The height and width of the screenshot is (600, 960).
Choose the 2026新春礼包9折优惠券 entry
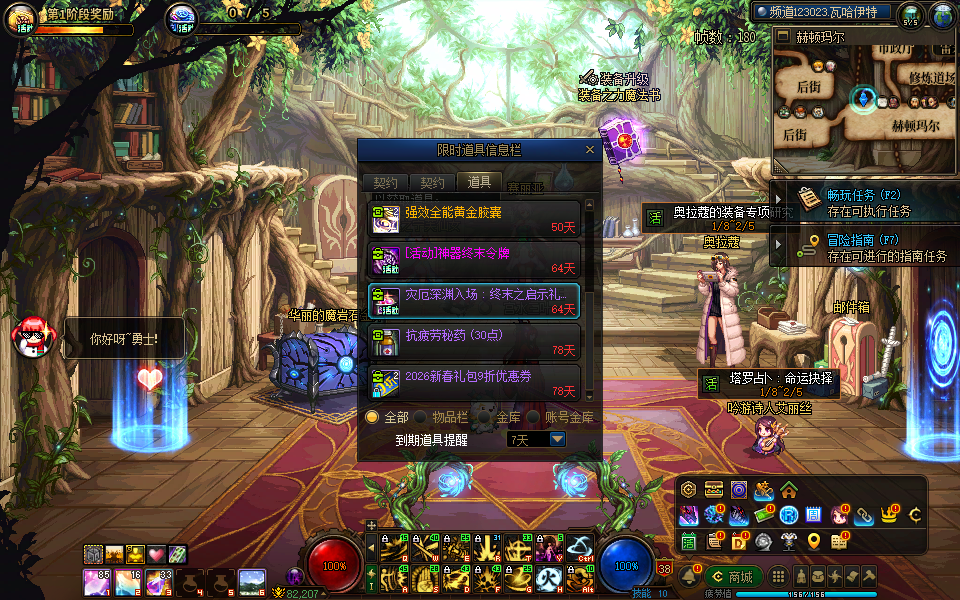[x=474, y=383]
